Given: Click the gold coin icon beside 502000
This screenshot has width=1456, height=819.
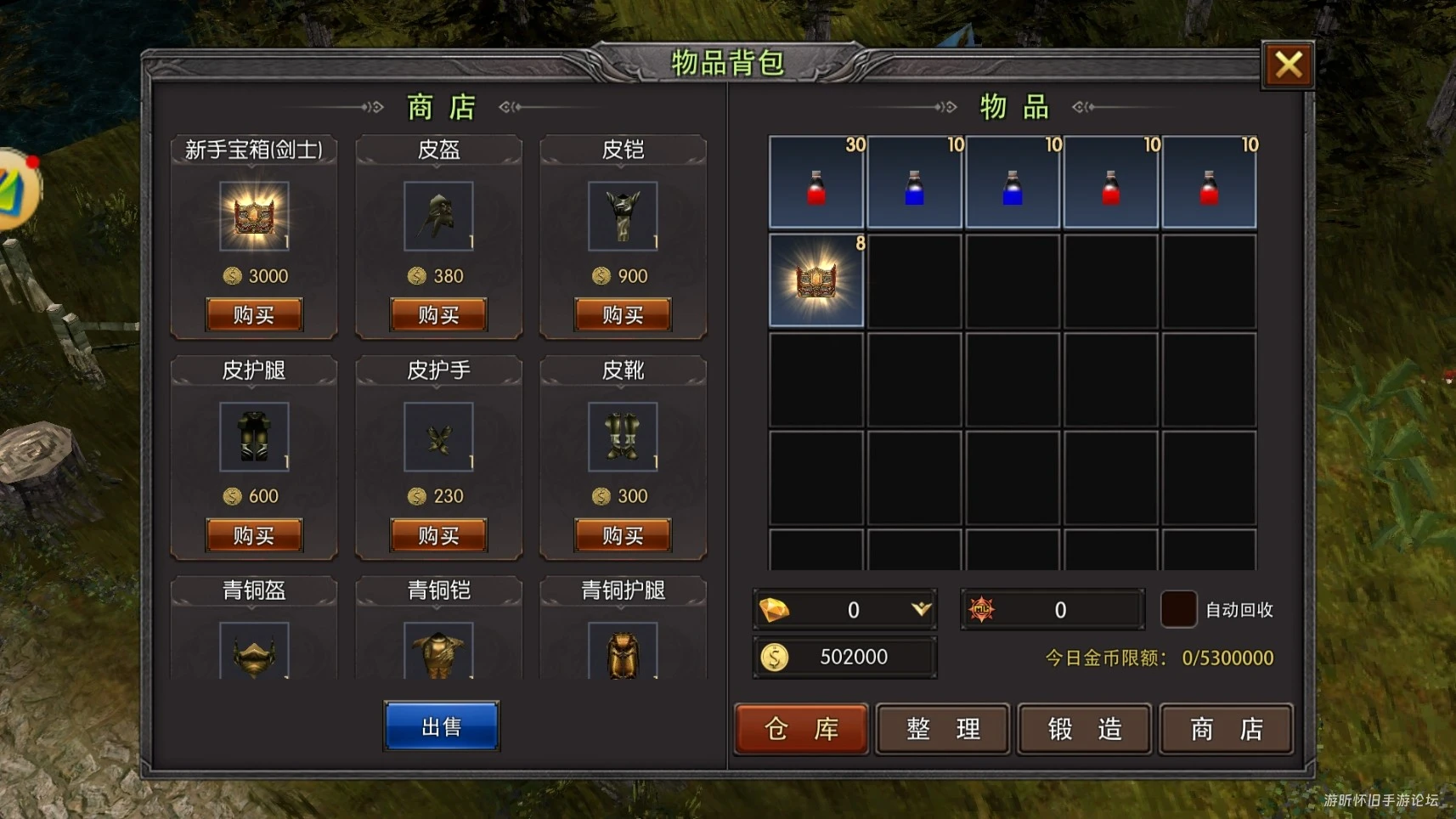Looking at the screenshot, I should click(x=774, y=656).
